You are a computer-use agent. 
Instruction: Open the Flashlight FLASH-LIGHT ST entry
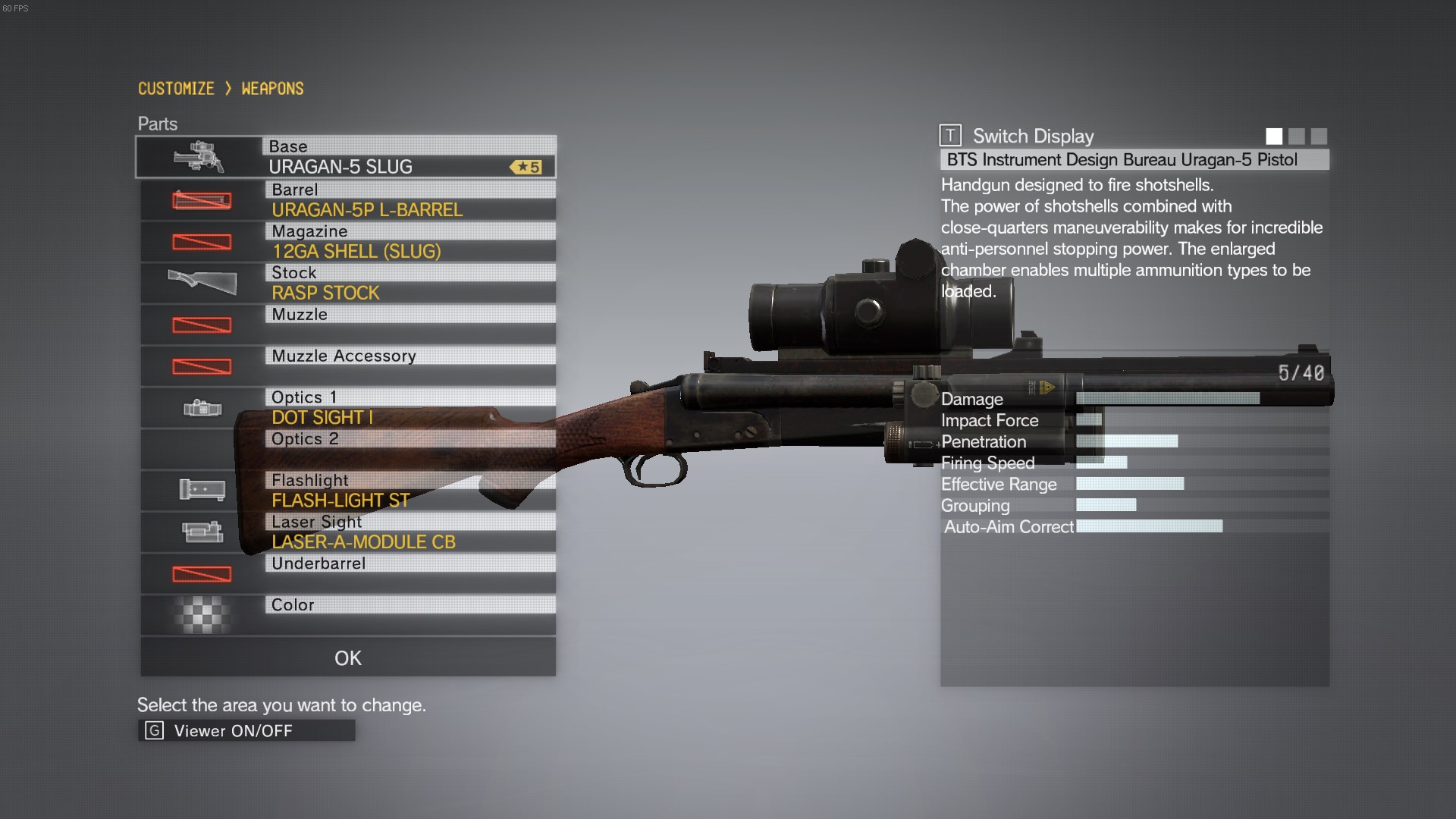347,491
